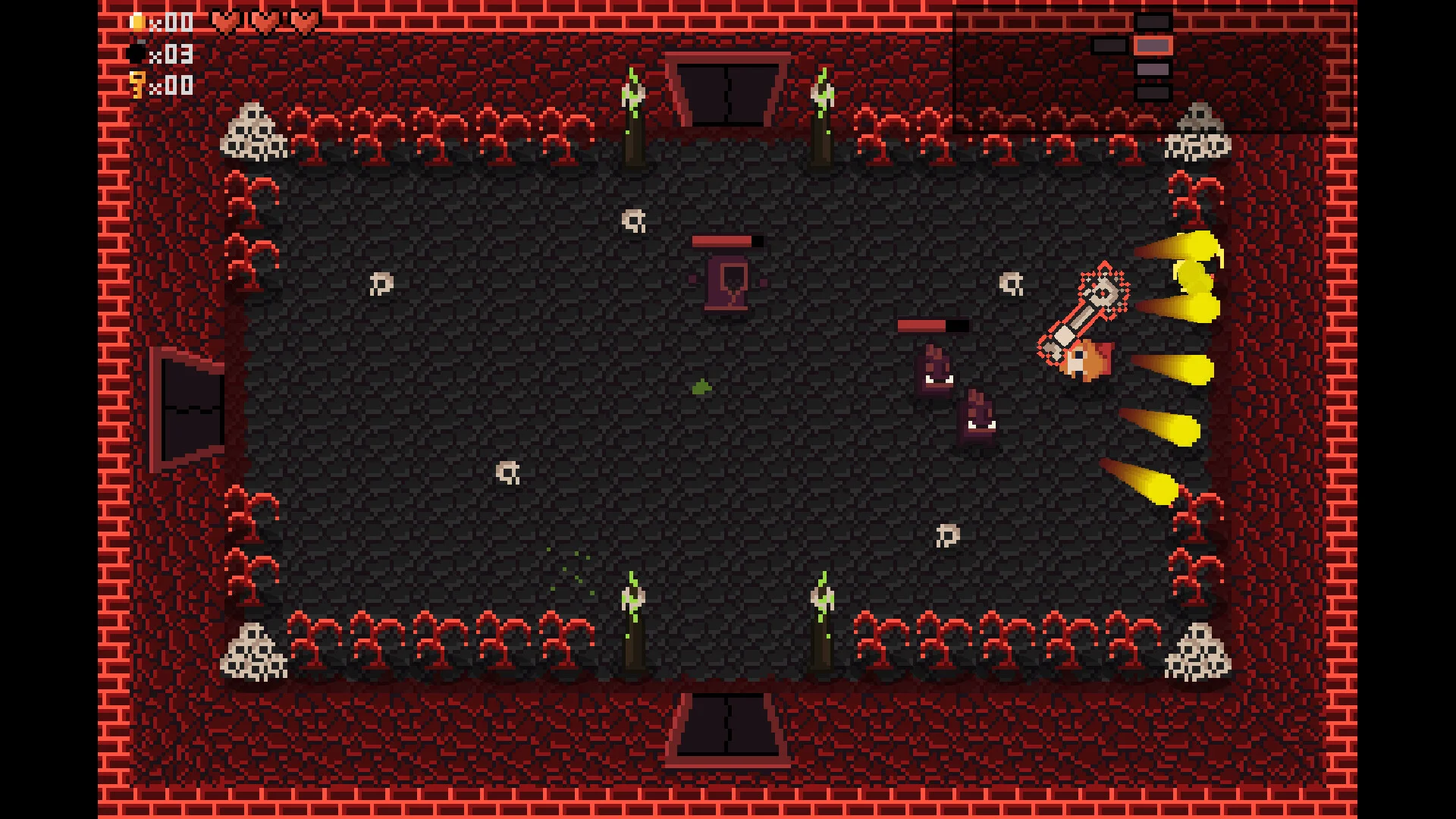Click the minimap panel
Viewport: 1456px width, 819px height.
point(1153,70)
